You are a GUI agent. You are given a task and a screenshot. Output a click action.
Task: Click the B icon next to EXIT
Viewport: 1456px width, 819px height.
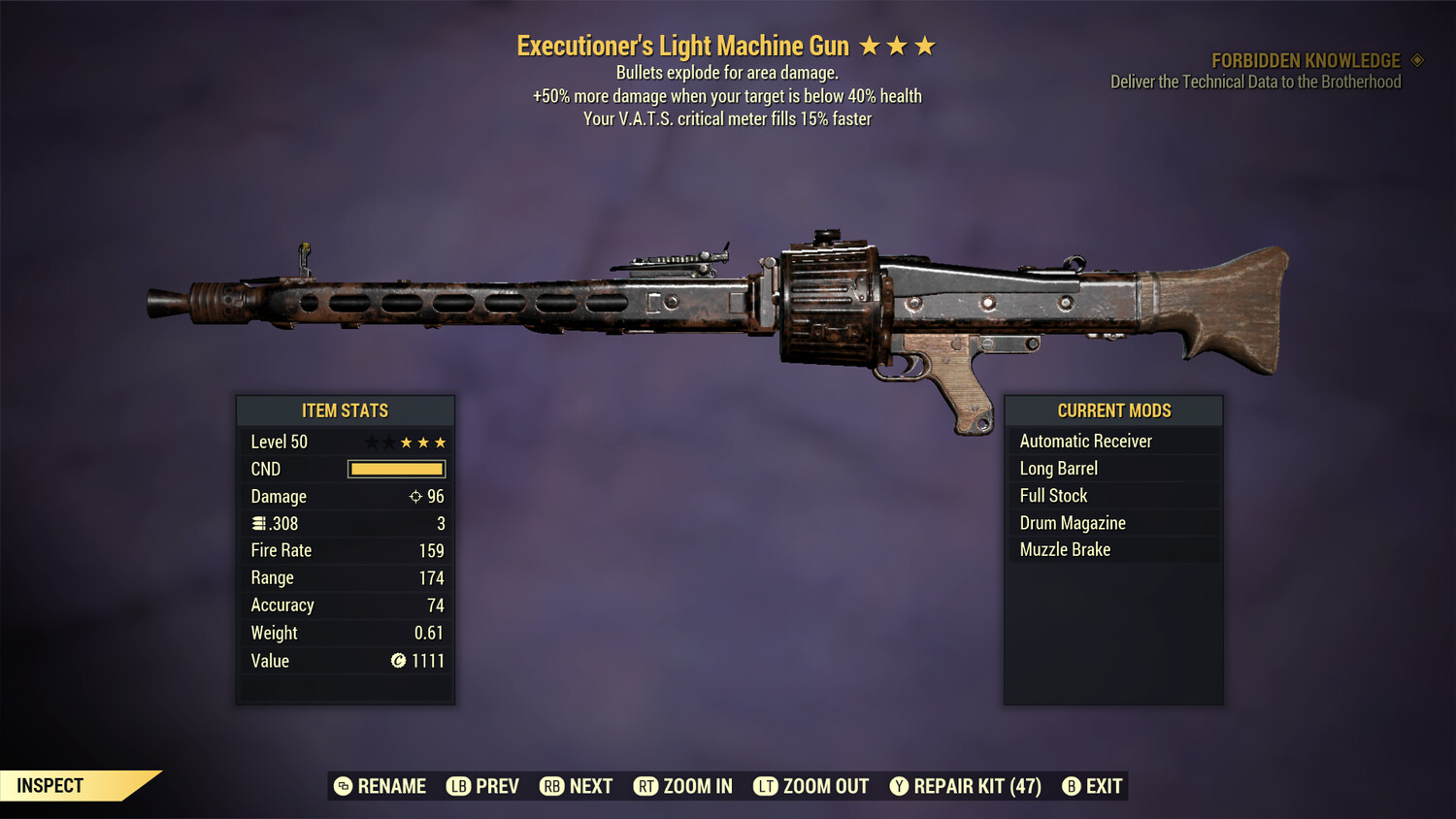[x=1072, y=786]
